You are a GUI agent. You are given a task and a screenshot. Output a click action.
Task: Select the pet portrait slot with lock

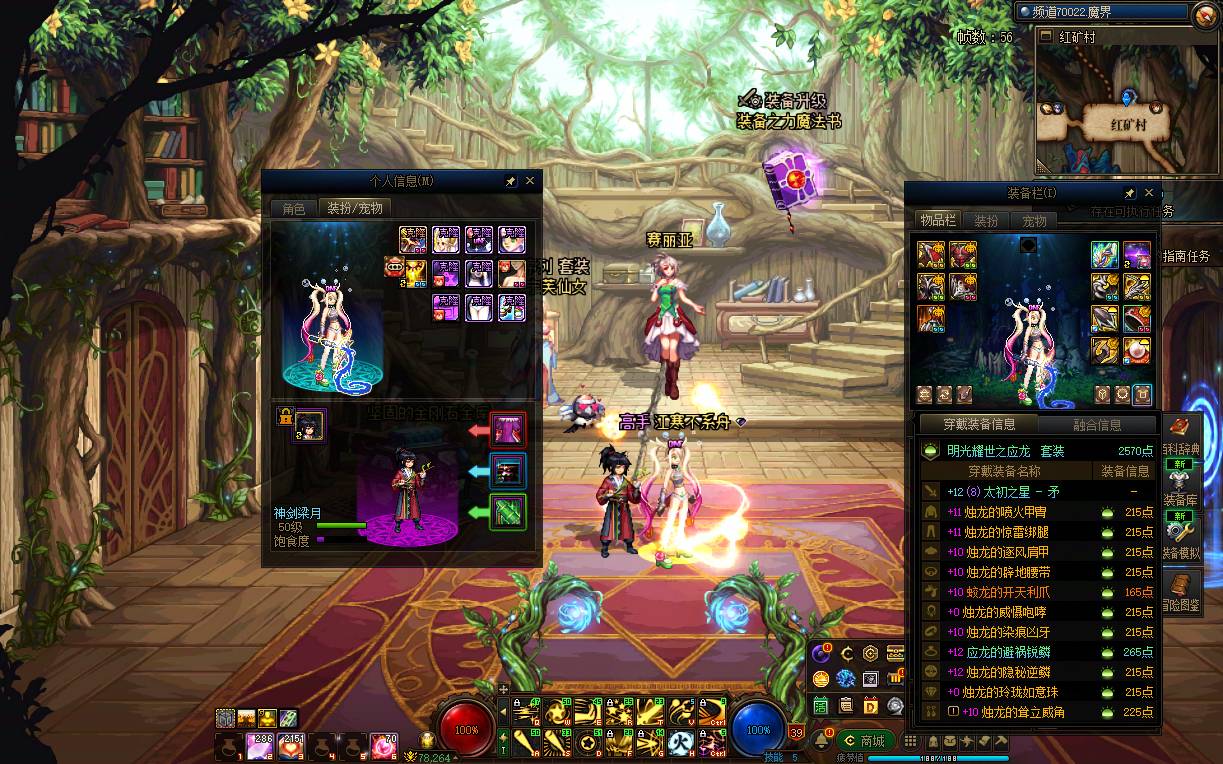pyautogui.click(x=309, y=425)
